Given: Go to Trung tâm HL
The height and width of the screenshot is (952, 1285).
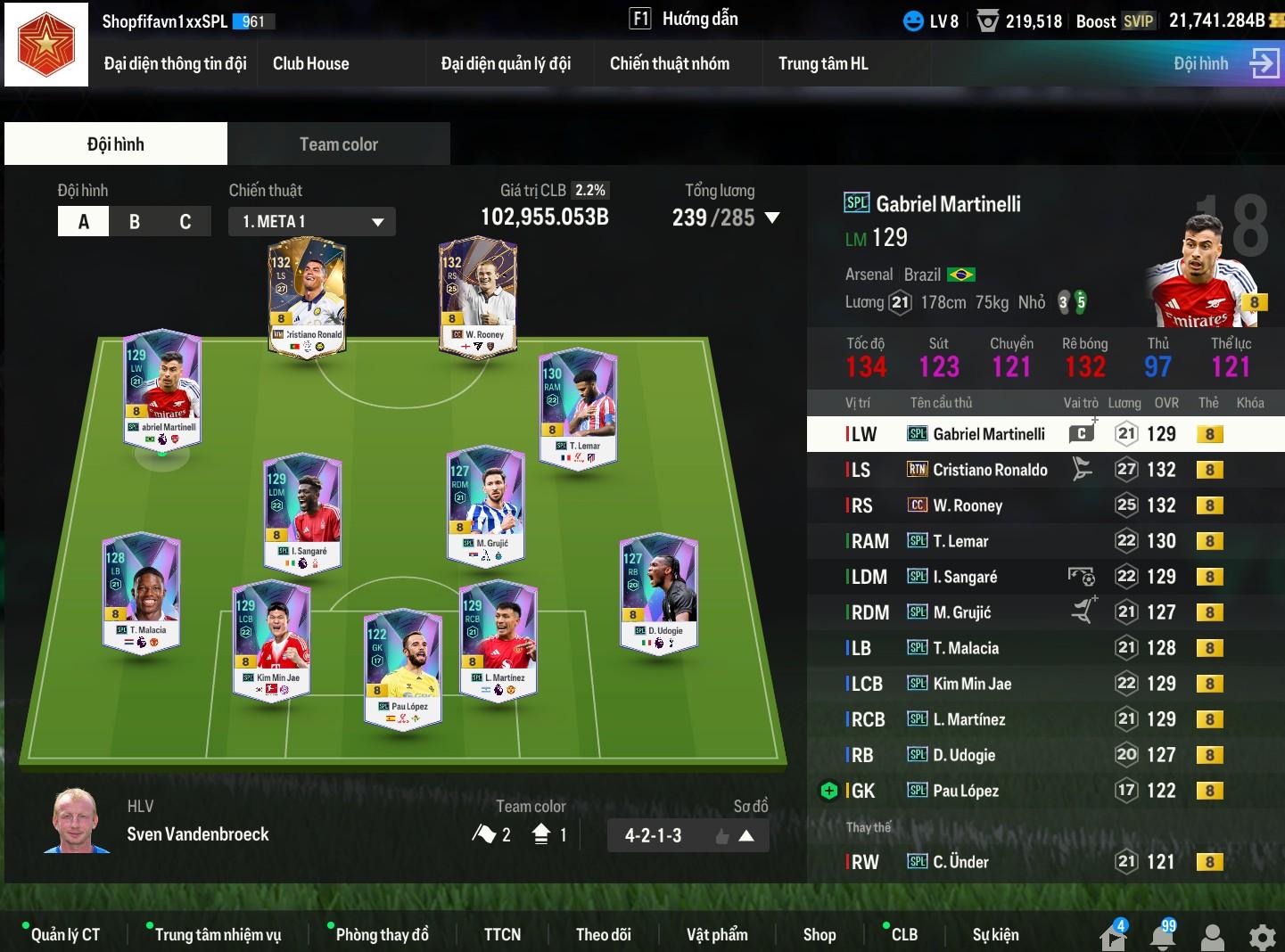Looking at the screenshot, I should pyautogui.click(x=822, y=63).
